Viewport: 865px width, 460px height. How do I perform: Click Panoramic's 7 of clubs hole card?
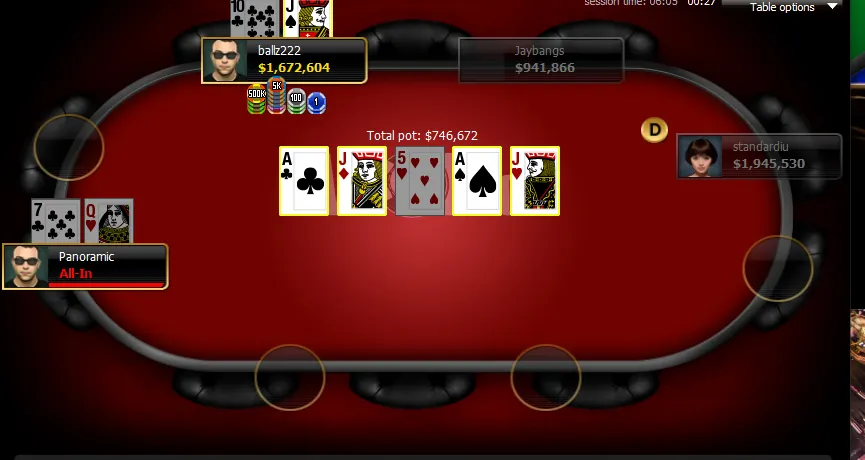(x=55, y=220)
